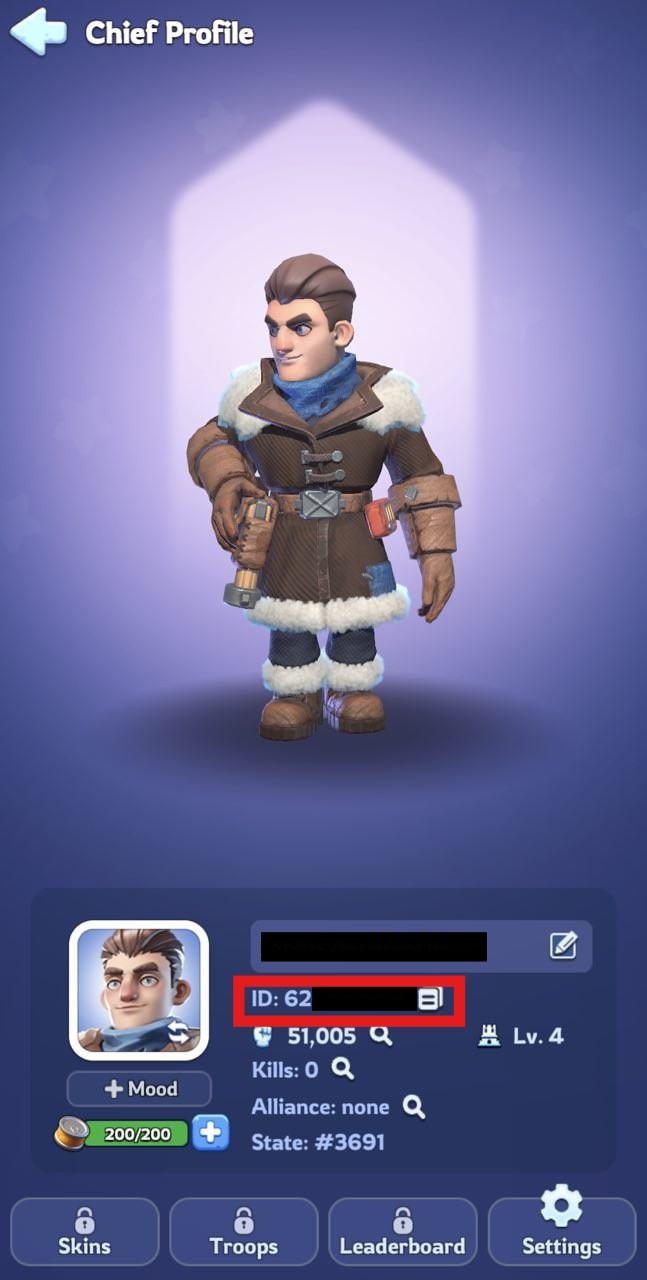Inspect power details with magnifier beside 51,005
The image size is (647, 1280).
381,1036
